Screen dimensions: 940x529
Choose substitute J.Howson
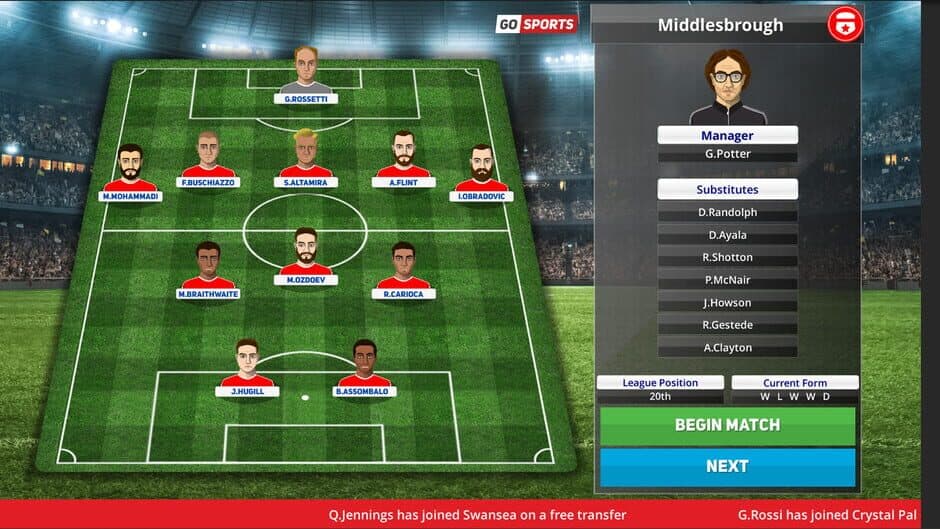pyautogui.click(x=727, y=303)
